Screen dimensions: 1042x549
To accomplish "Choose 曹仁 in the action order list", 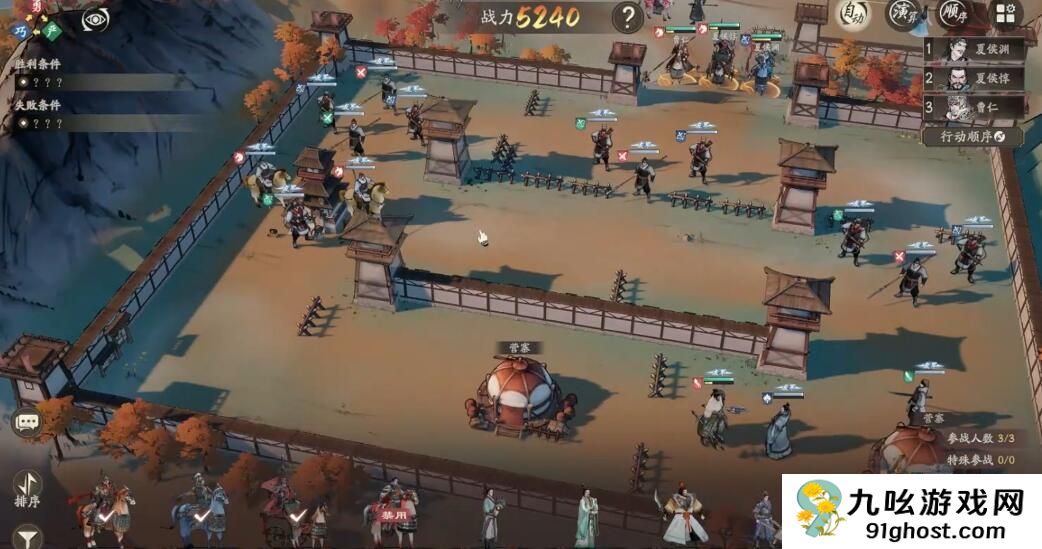I will tap(973, 107).
